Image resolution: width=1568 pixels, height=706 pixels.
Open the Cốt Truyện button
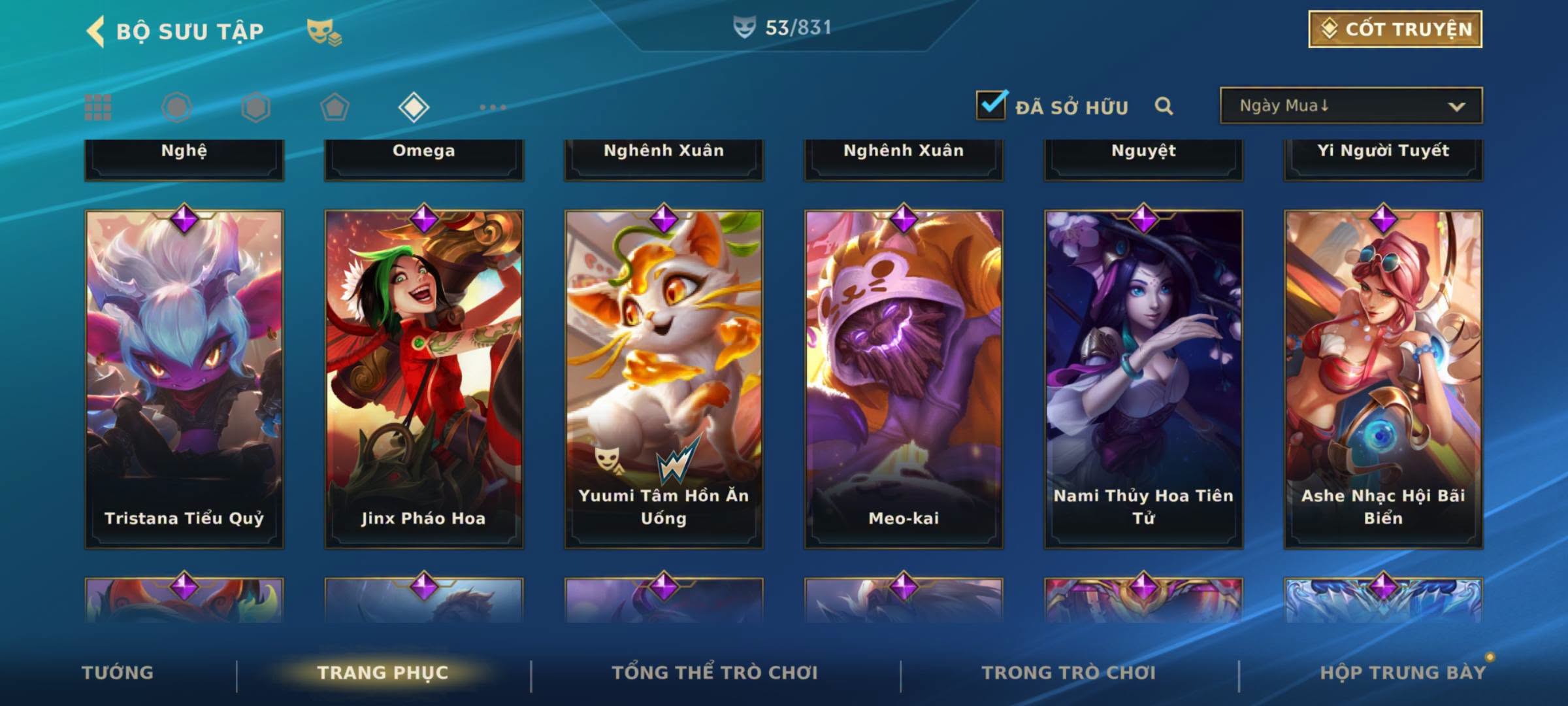1395,29
